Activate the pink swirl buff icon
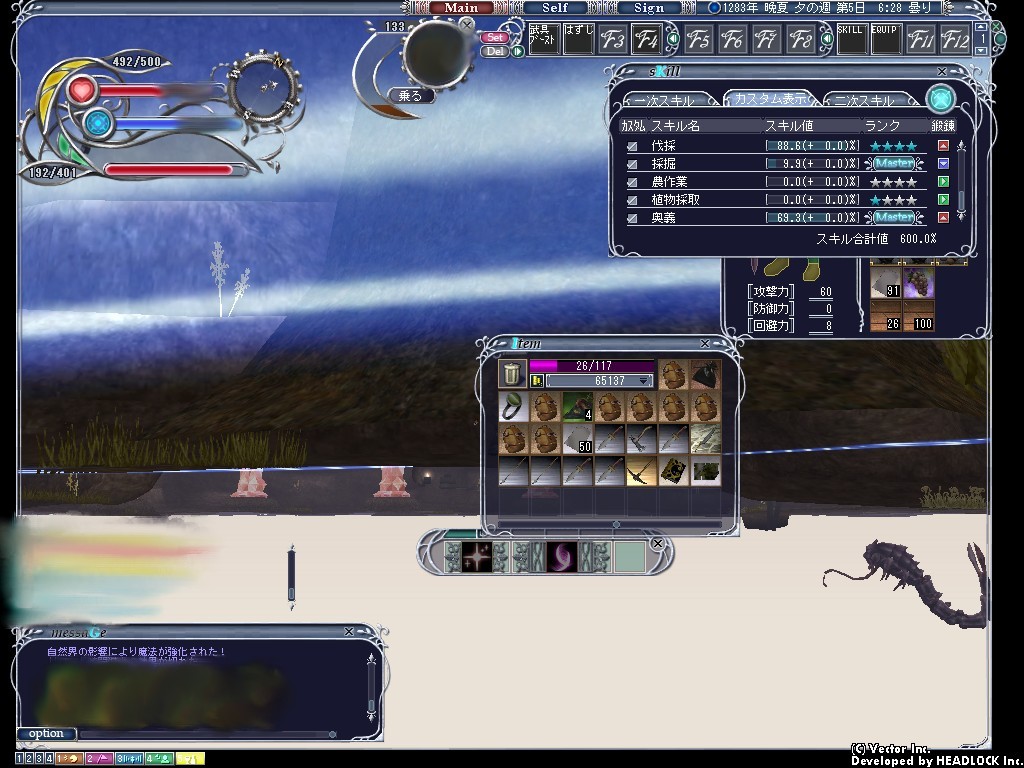 coord(561,556)
